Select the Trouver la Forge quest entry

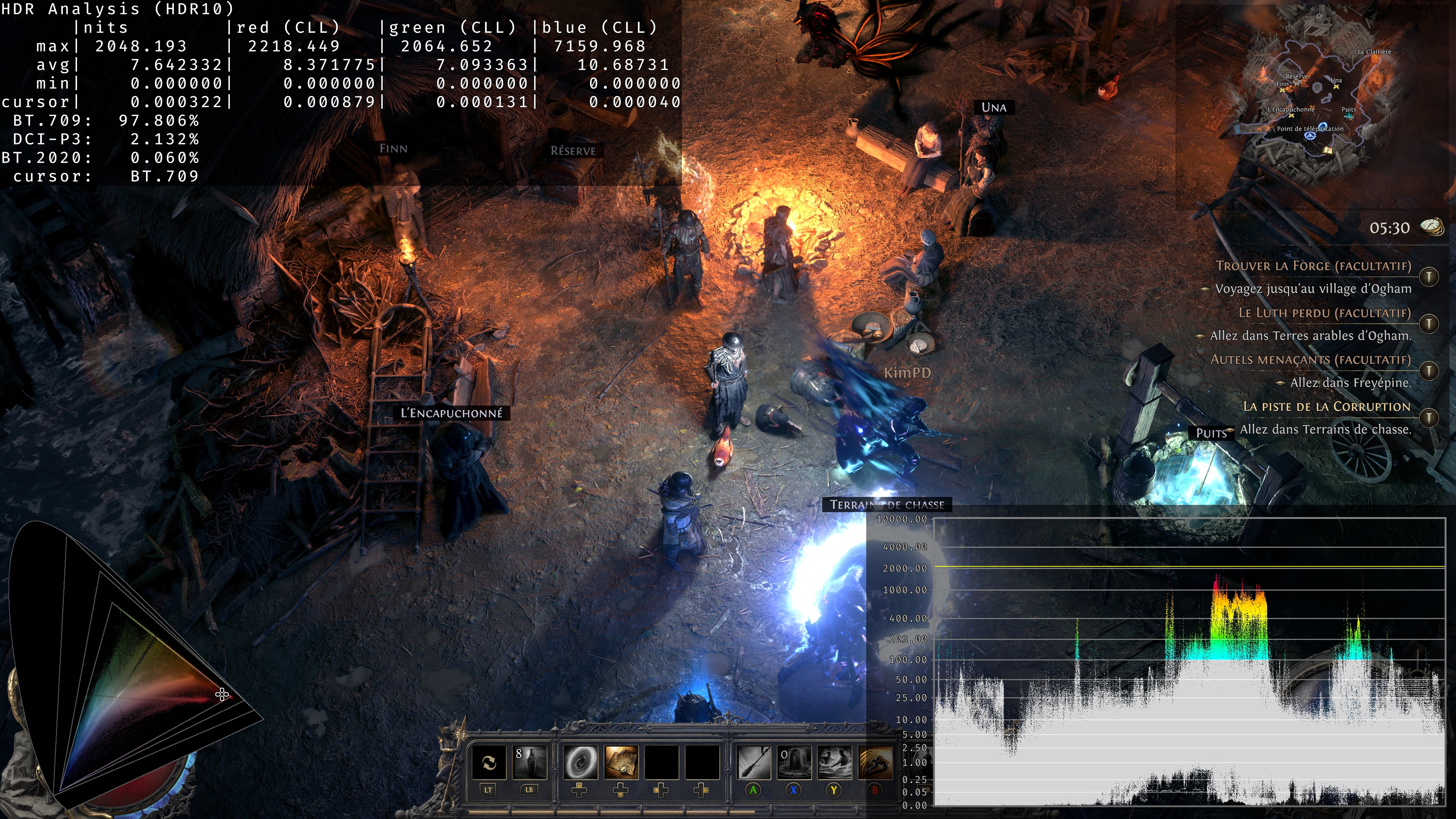coord(1313,266)
